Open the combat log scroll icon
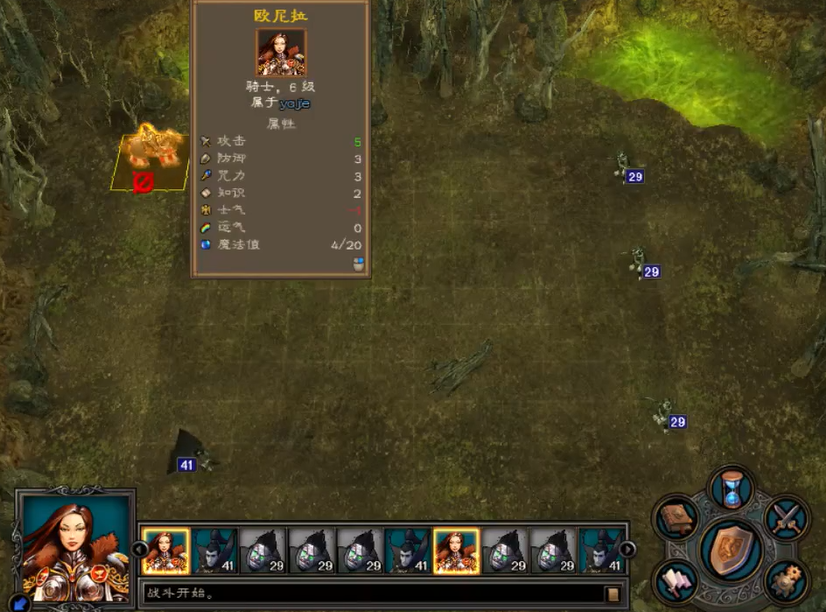The image size is (826, 612). click(x=613, y=594)
